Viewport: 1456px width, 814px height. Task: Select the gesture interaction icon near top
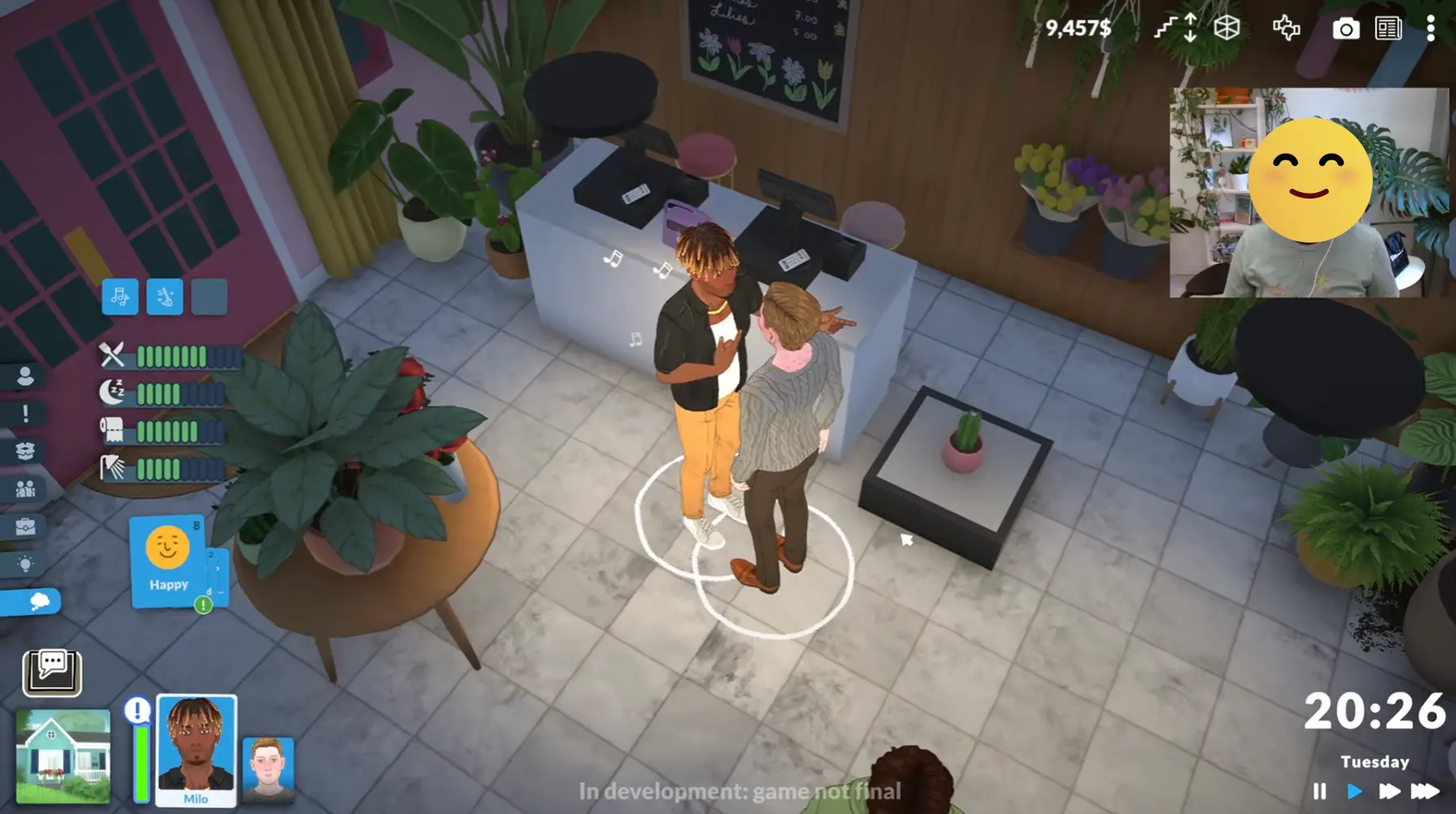(x=1286, y=28)
